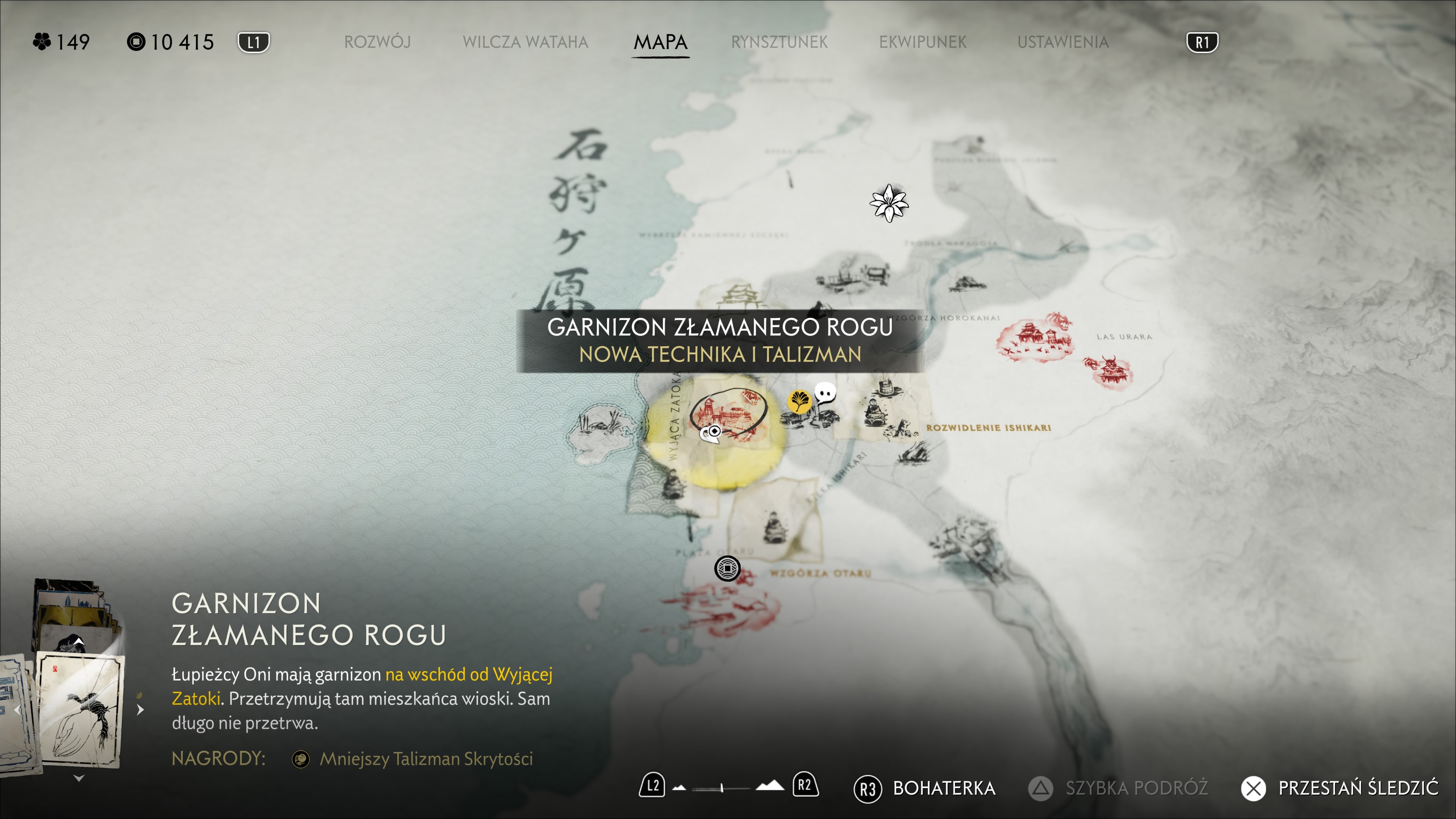Viewport: 1456px width, 819px height.
Task: Select the Mapa tab
Action: click(660, 42)
